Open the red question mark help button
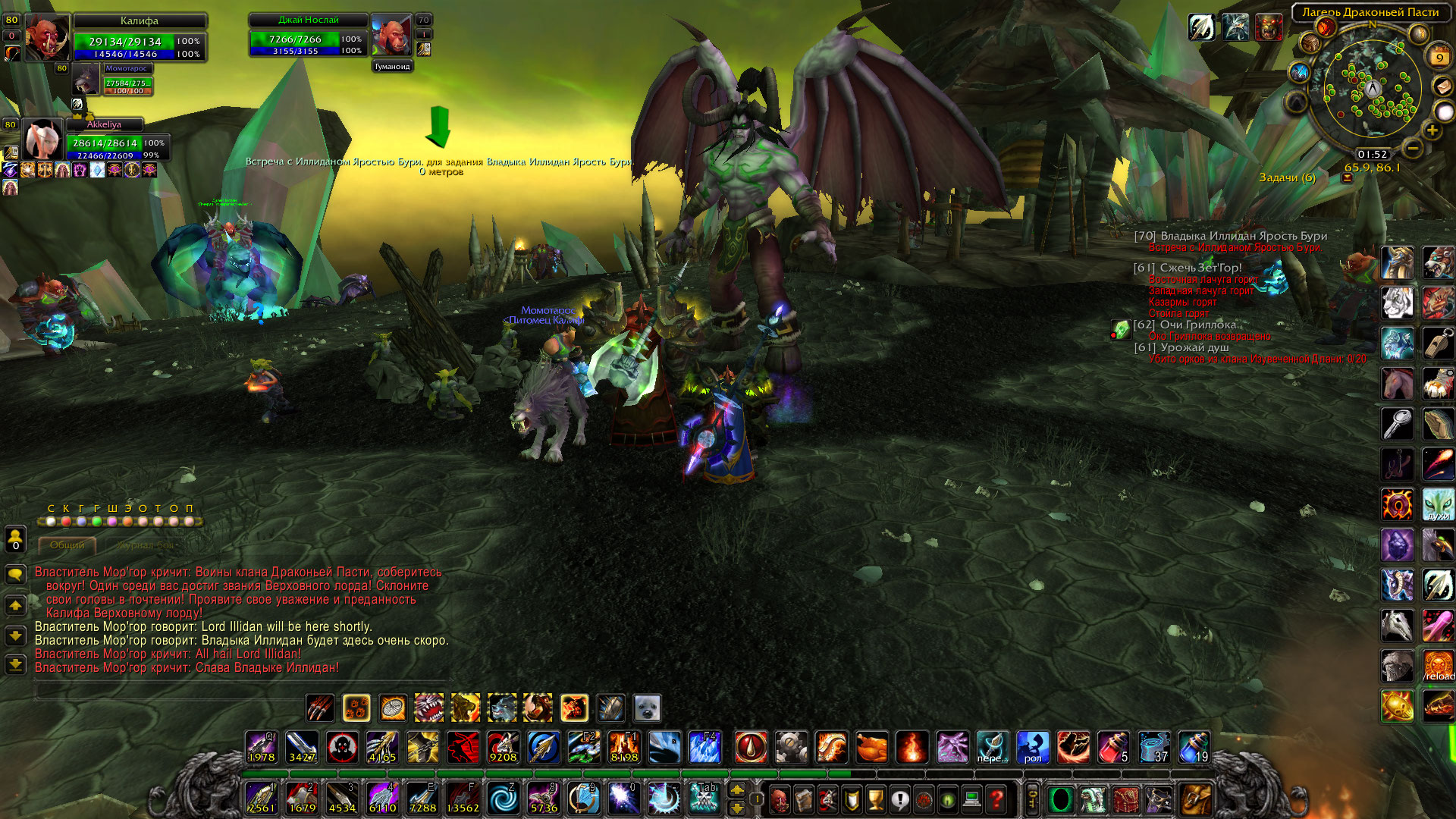1456x819 pixels. (996, 799)
